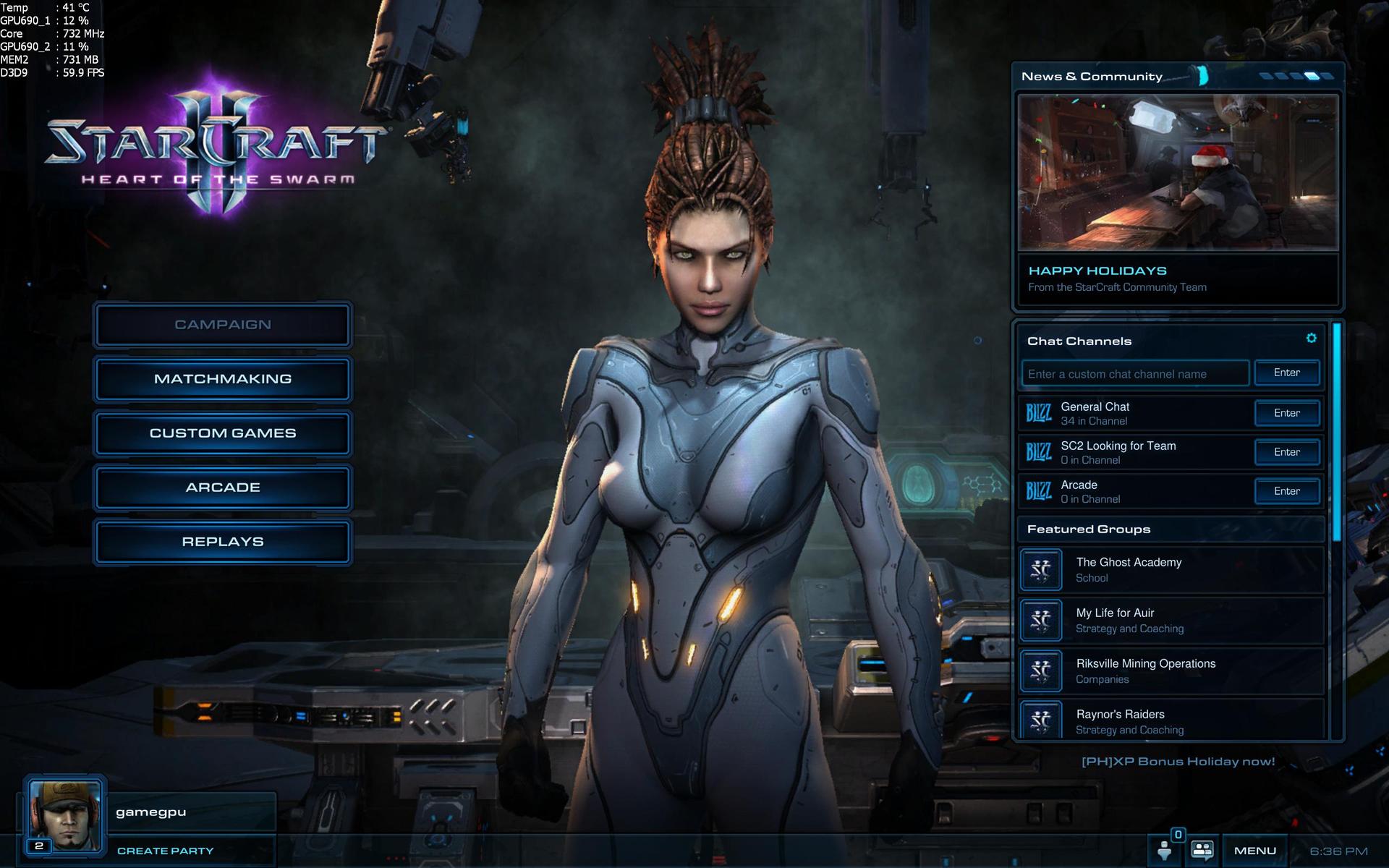Viewport: 1389px width, 868px height.
Task: Open chat channel settings gear icon
Action: pos(1311,339)
